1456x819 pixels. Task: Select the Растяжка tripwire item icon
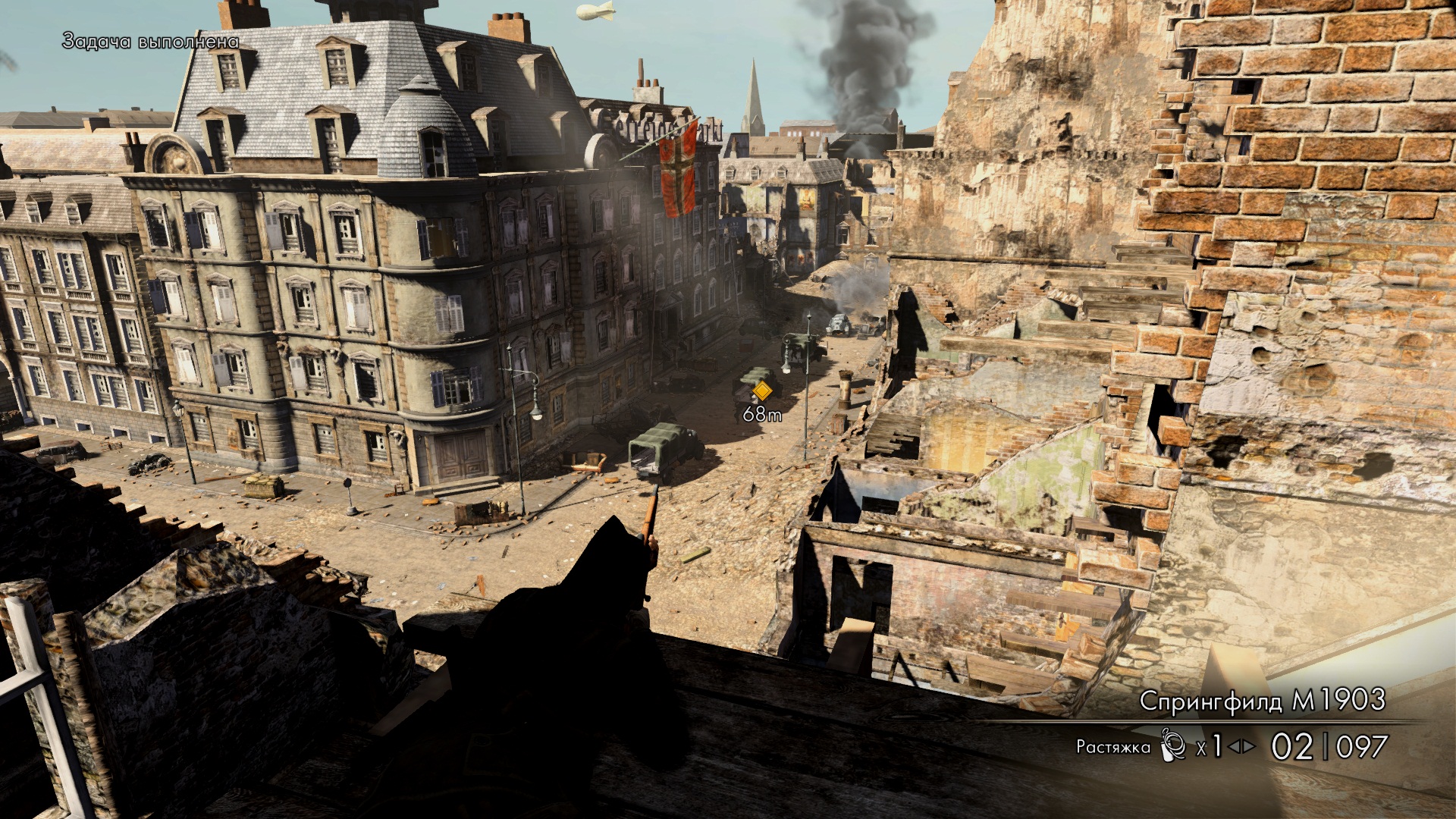pos(1172,745)
